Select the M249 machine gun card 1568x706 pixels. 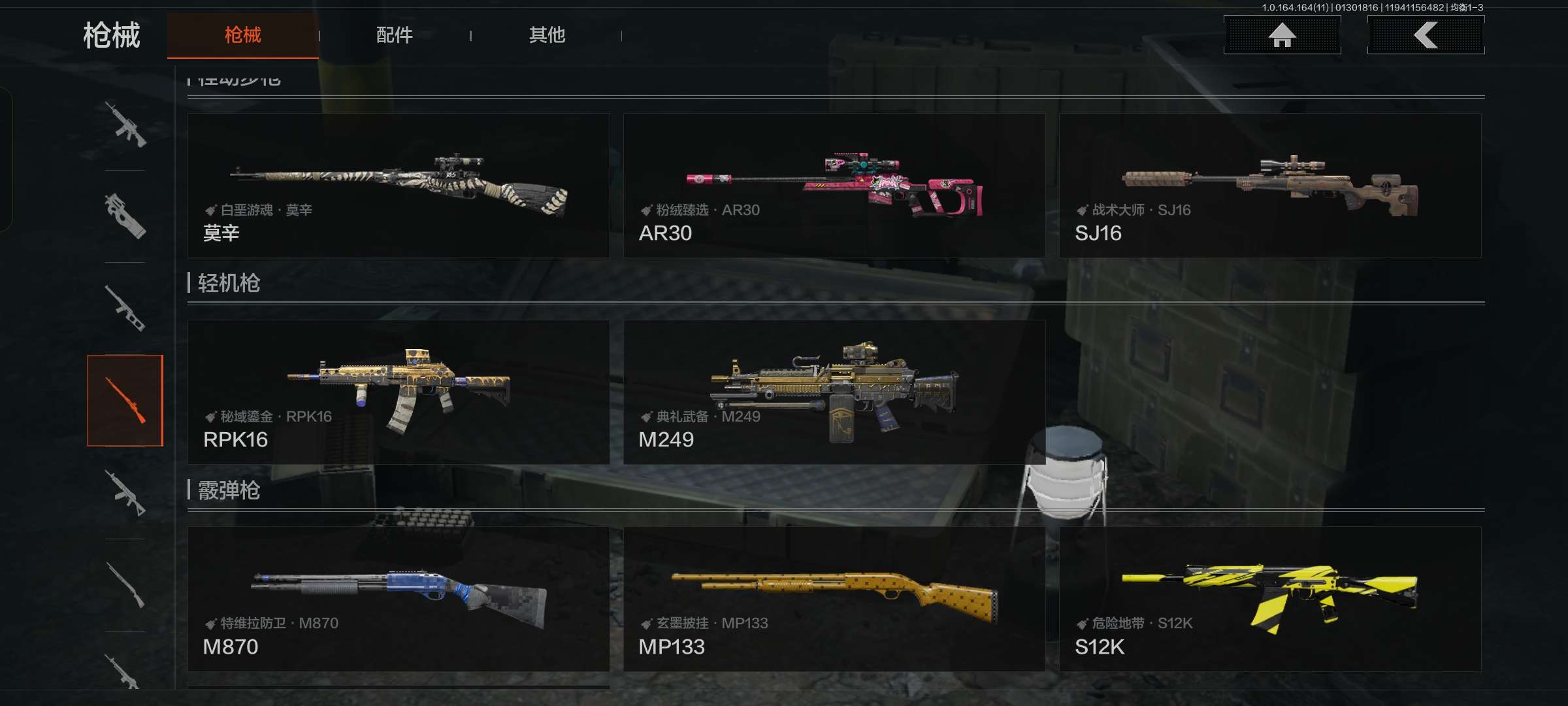tap(834, 392)
